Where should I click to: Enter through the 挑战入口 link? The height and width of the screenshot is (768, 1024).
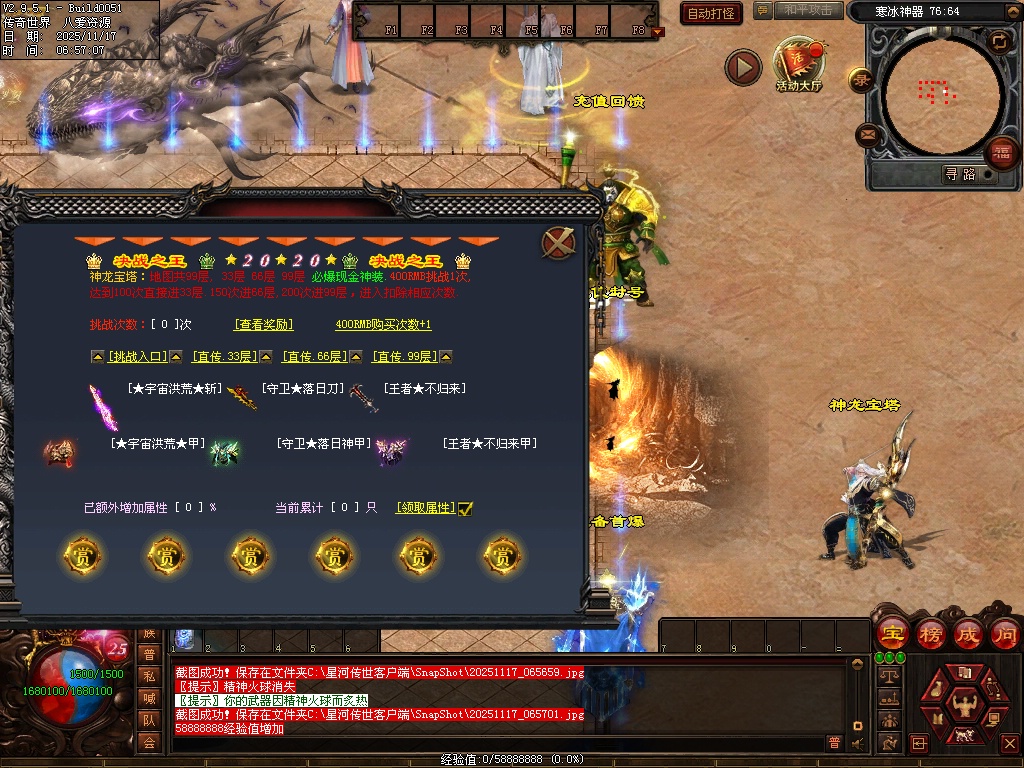click(x=137, y=357)
